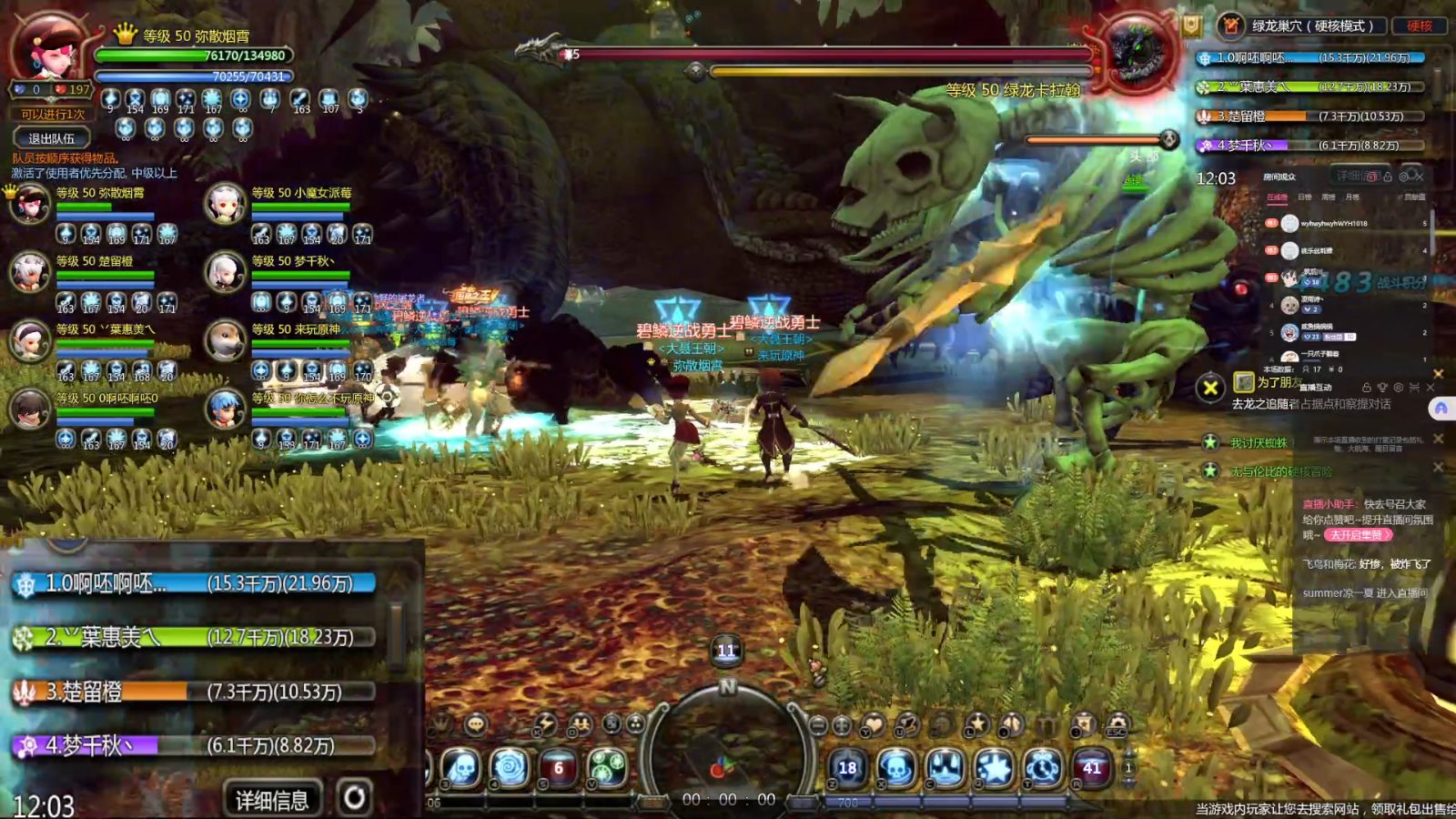This screenshot has width=1456, height=819.
Task: Select party member 来玩原神 portrait
Action: [x=225, y=340]
